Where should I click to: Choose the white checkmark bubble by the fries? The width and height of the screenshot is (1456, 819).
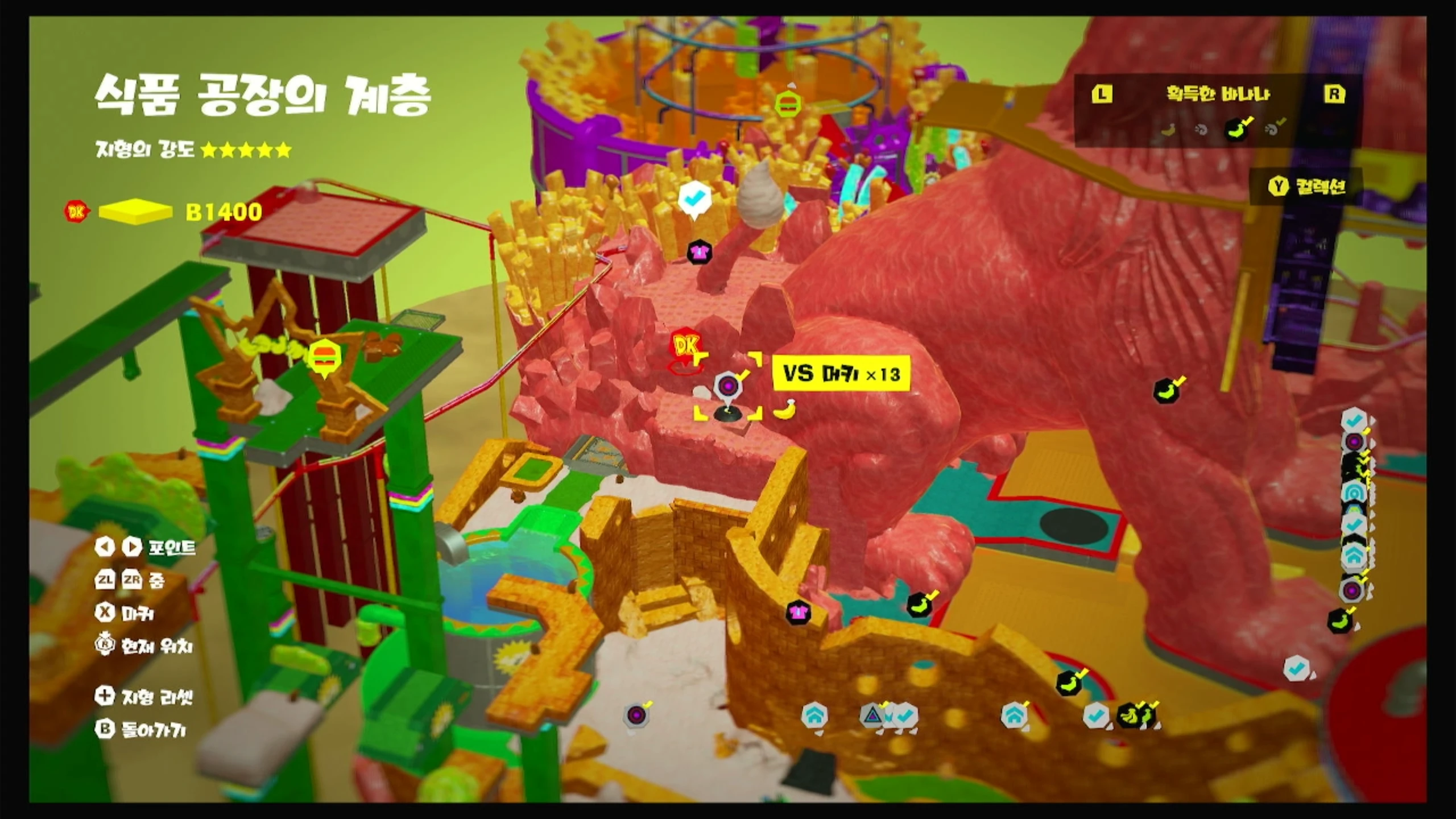pyautogui.click(x=694, y=199)
